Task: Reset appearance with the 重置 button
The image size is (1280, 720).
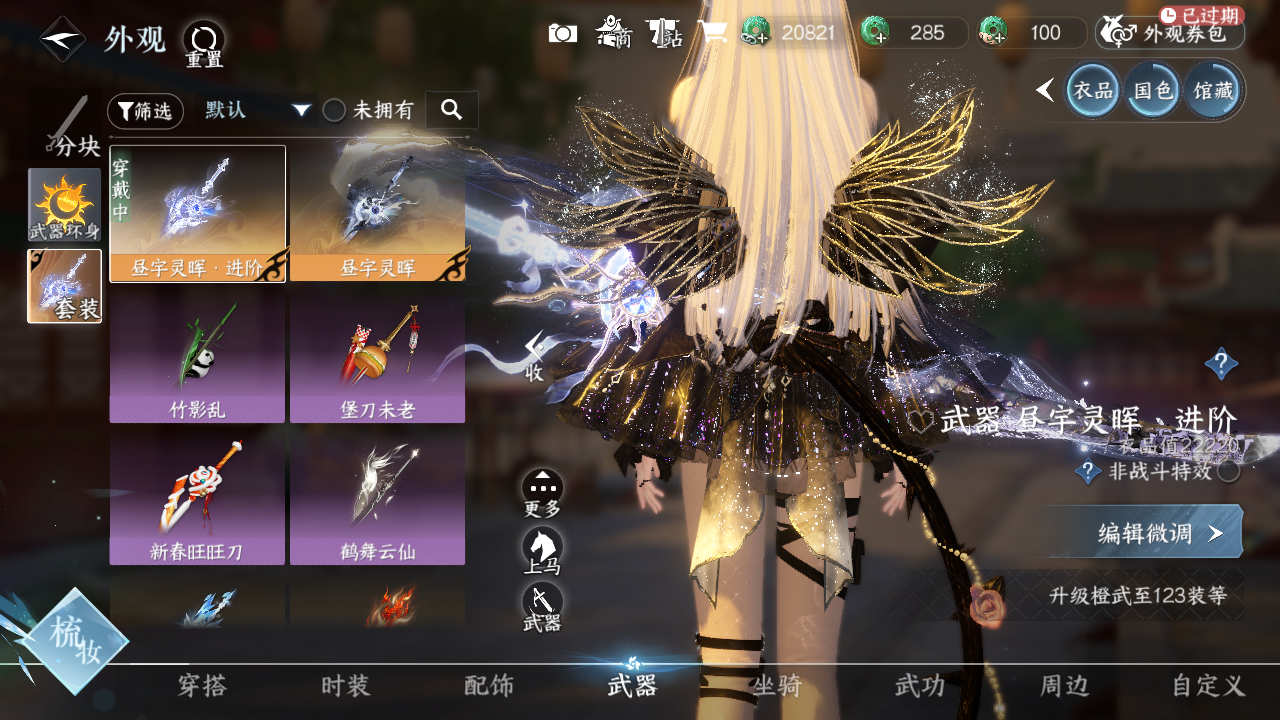Action: (x=204, y=42)
